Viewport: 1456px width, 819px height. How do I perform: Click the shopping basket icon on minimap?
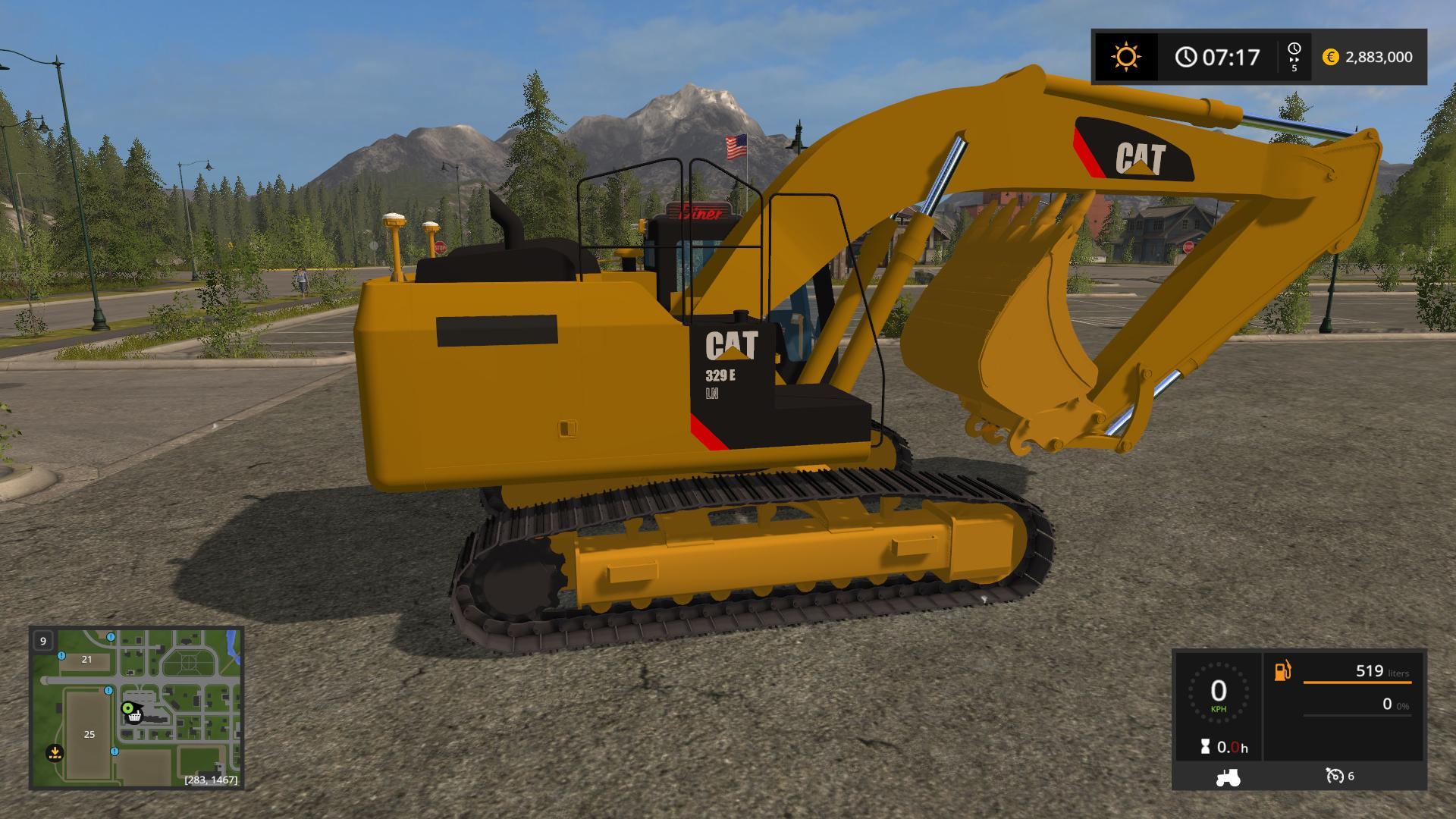point(133,716)
